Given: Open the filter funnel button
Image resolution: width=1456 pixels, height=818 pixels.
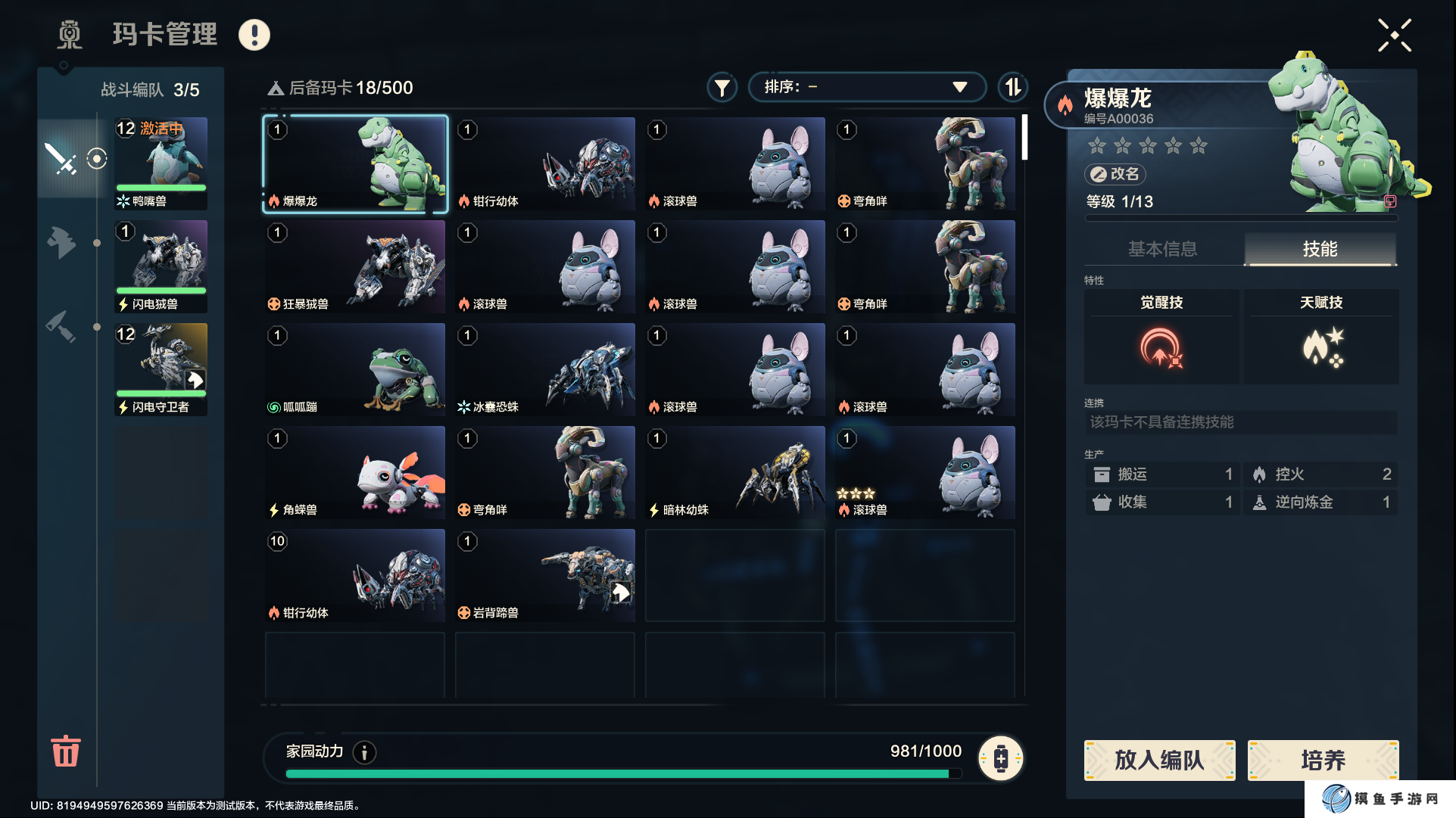Looking at the screenshot, I should (x=722, y=88).
